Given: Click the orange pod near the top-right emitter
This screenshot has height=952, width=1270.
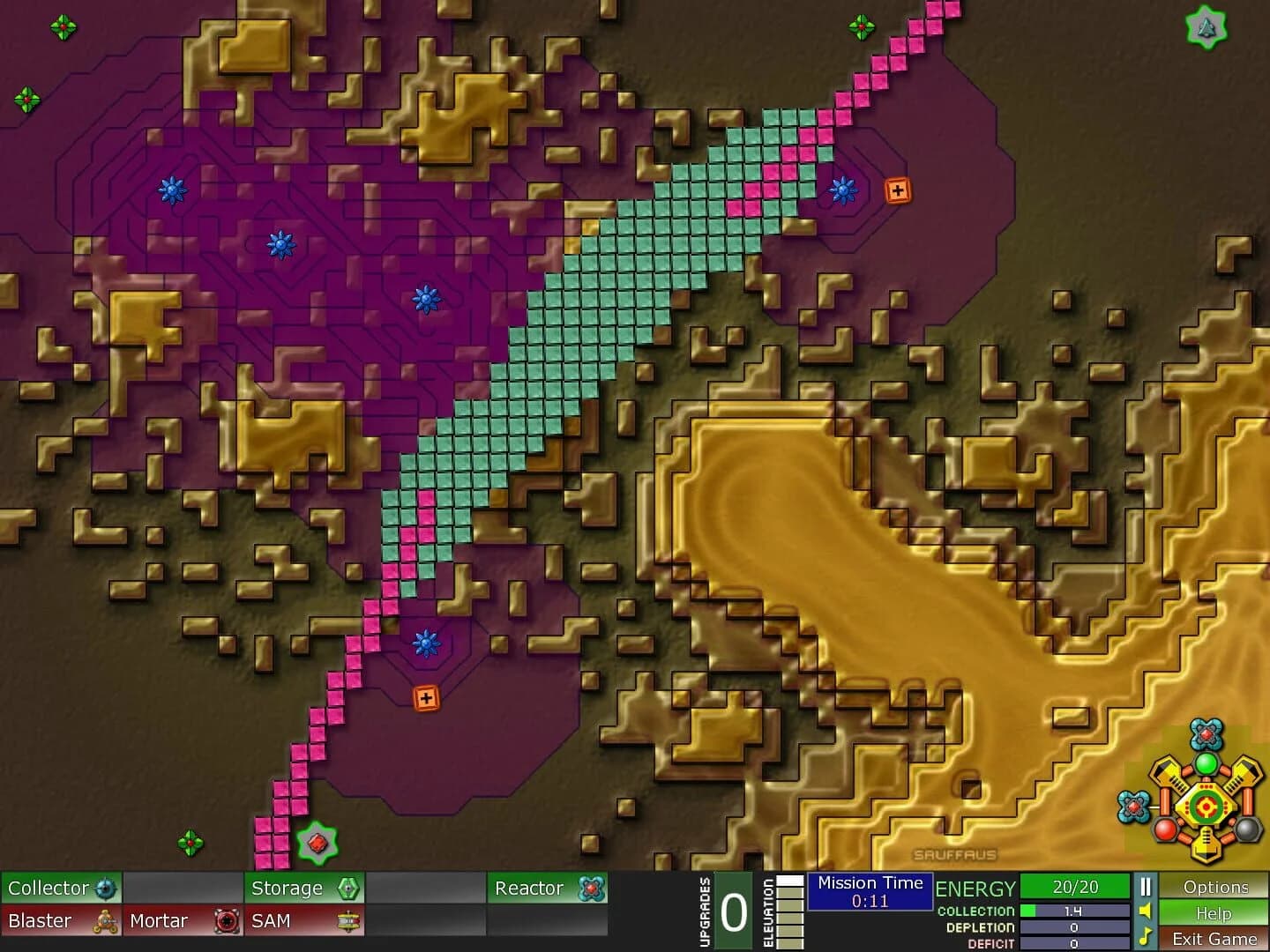Looking at the screenshot, I should pos(898,189).
